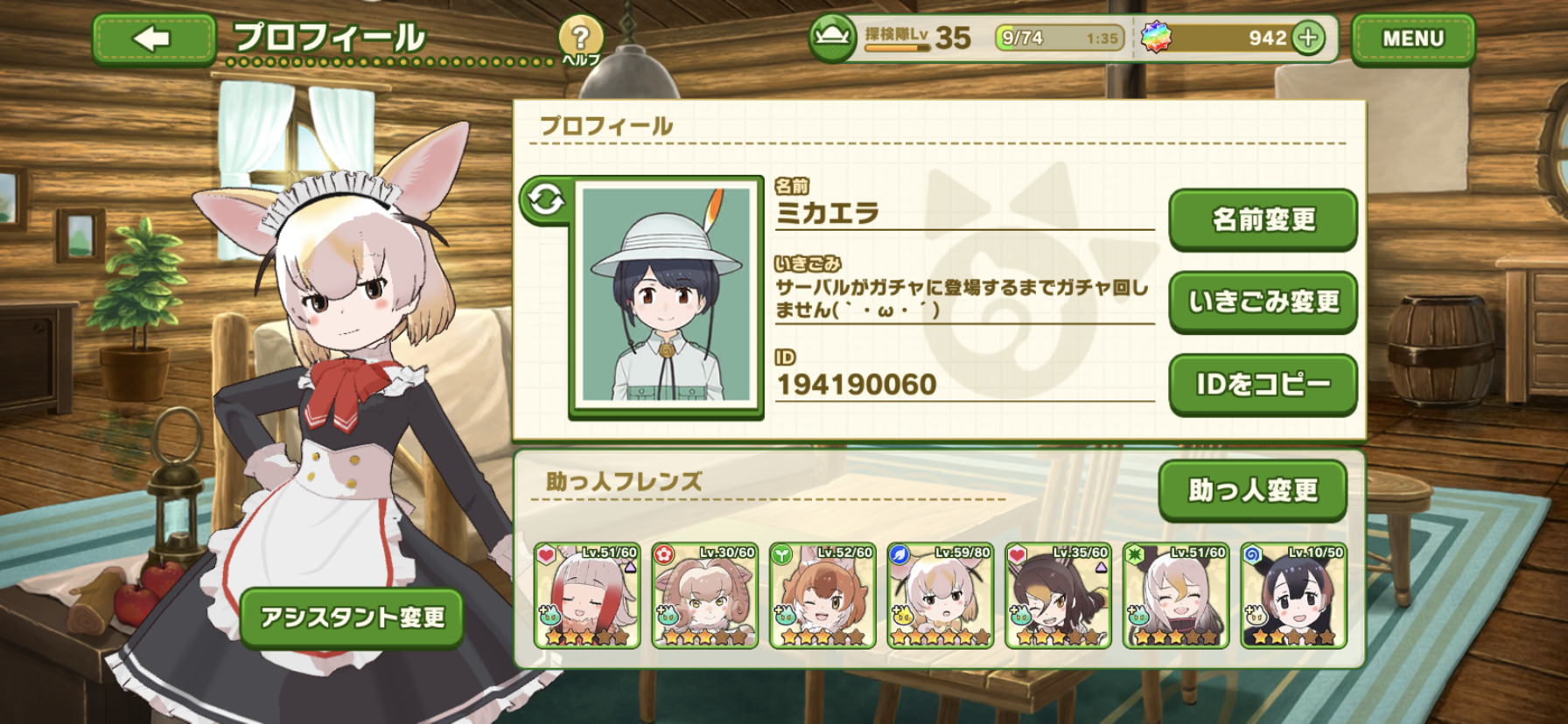Go back using the arrow button
Screen dimensions: 1568x724
(x=153, y=38)
